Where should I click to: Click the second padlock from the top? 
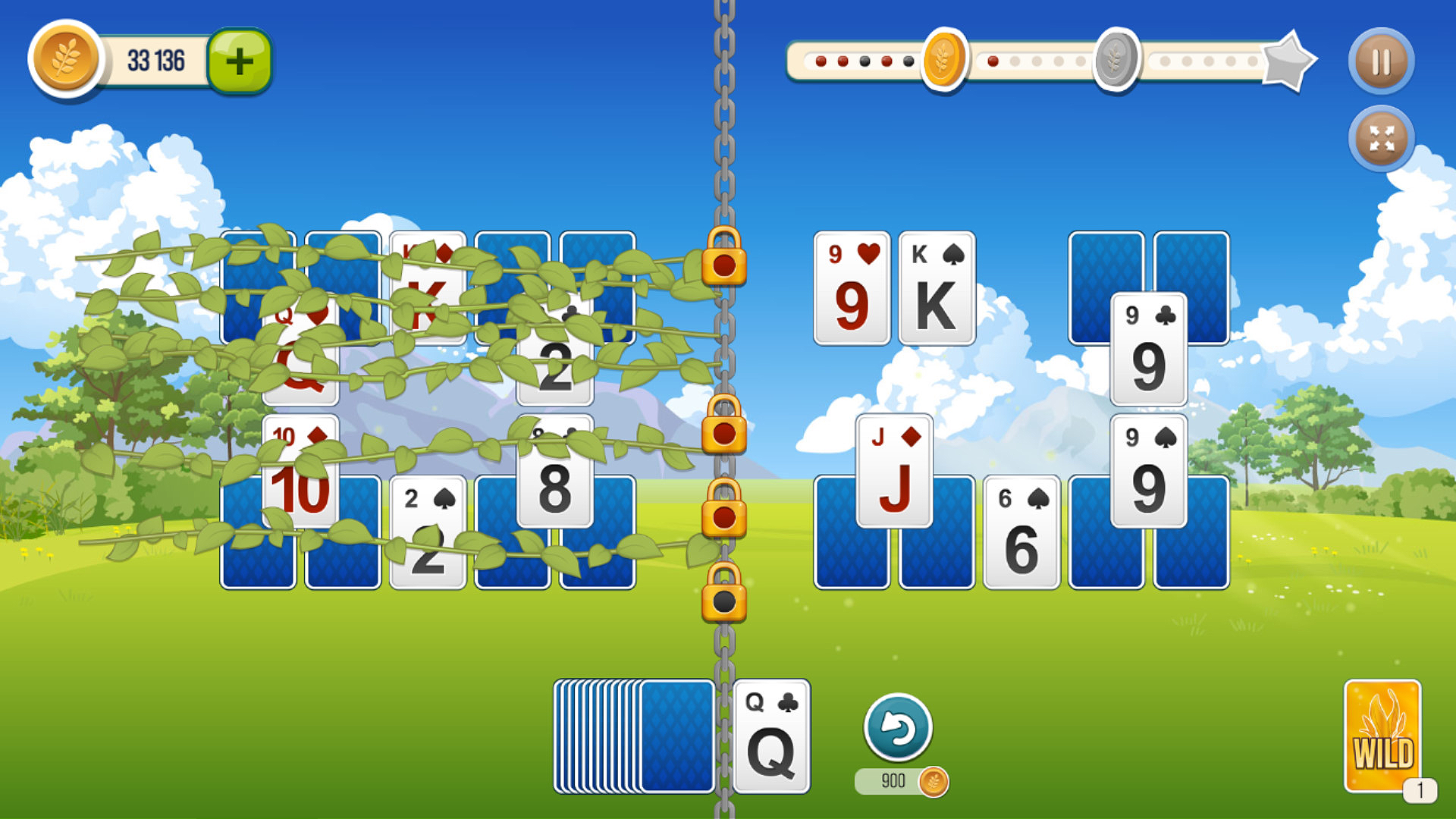[x=723, y=435]
